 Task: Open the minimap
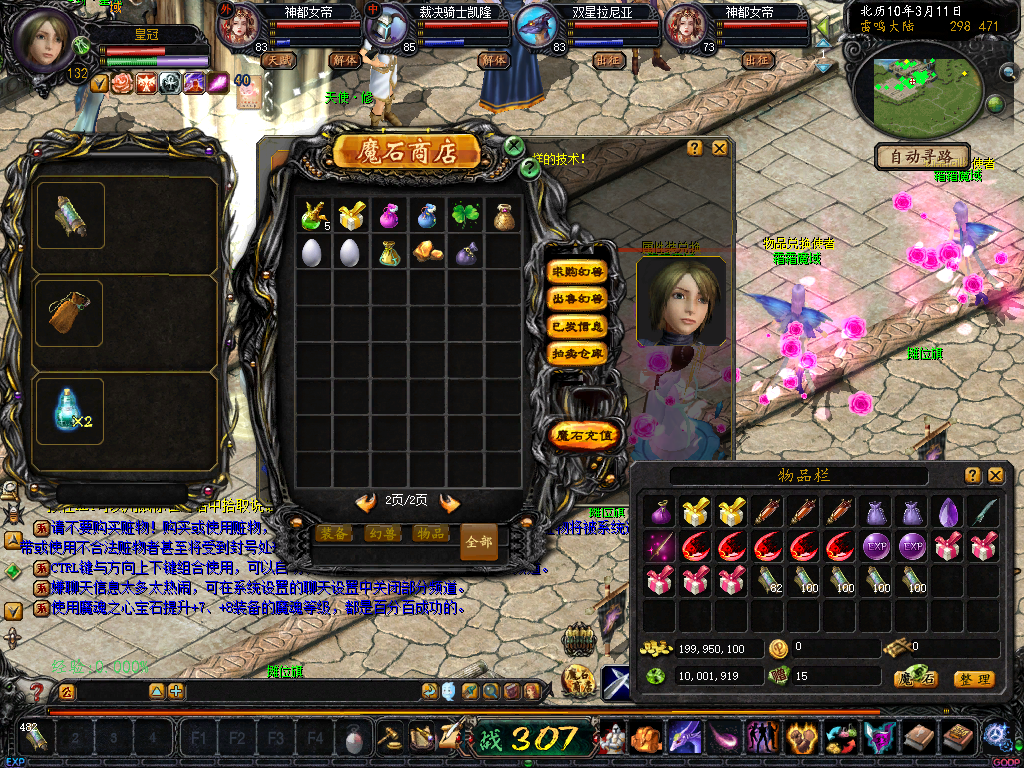(x=910, y=92)
